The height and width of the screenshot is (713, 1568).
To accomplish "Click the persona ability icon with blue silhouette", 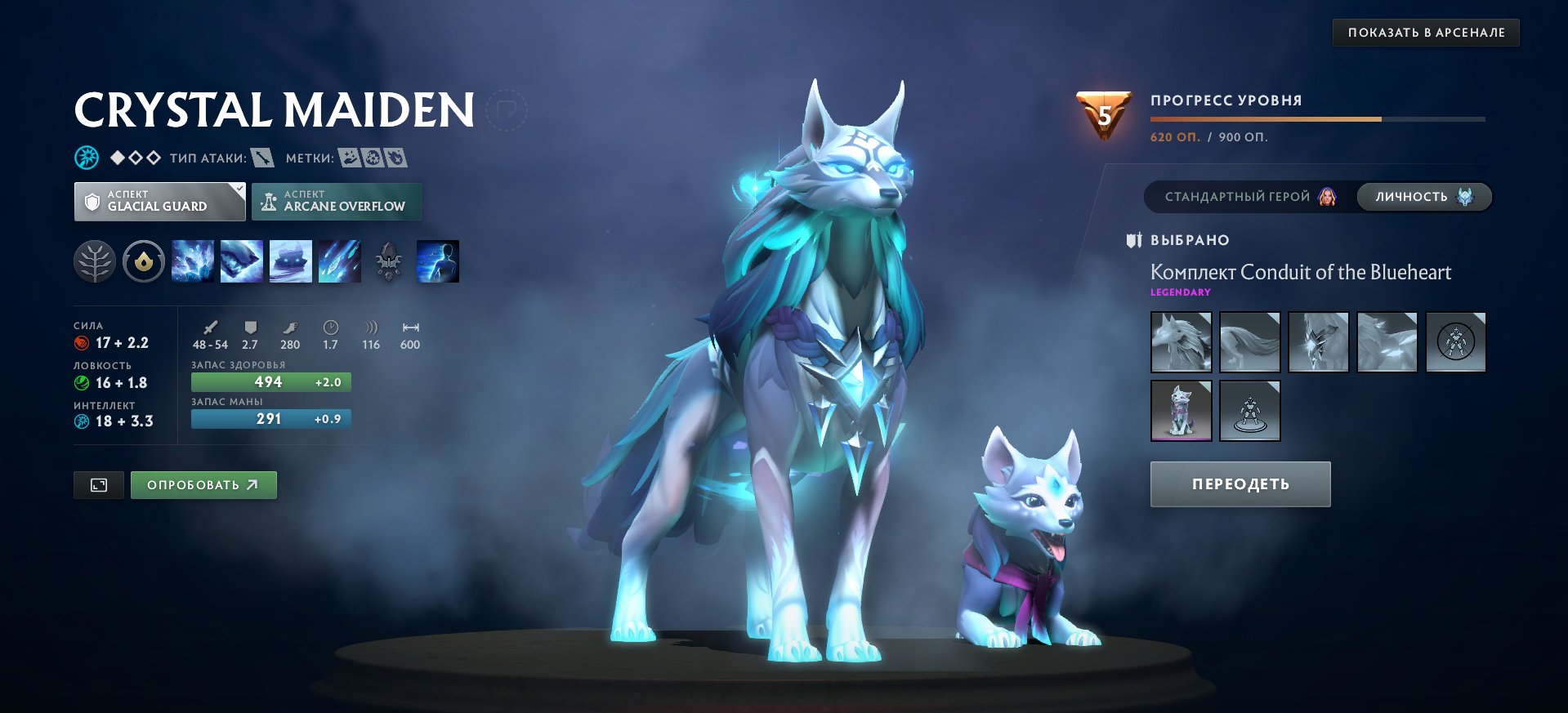I will coord(438,261).
